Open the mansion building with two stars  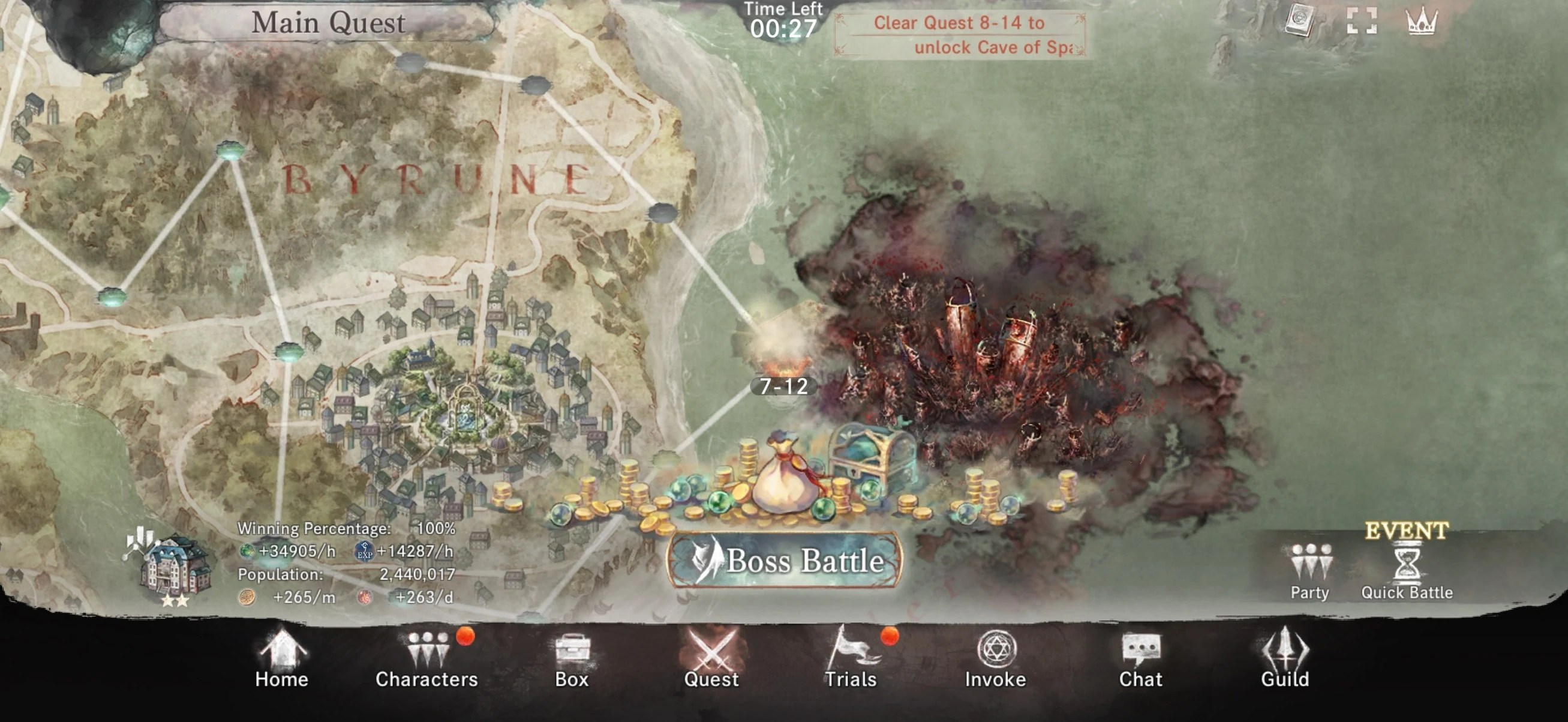pos(175,566)
